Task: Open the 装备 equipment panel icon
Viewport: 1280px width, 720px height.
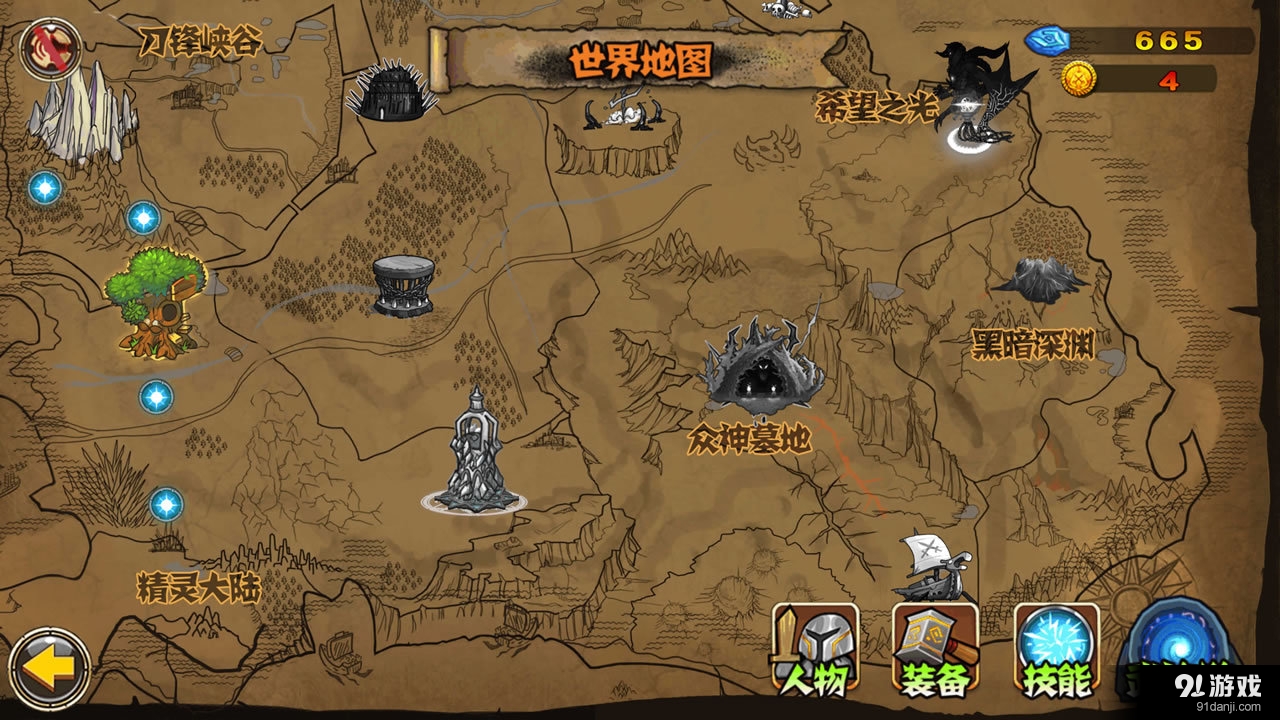Action: [934, 649]
